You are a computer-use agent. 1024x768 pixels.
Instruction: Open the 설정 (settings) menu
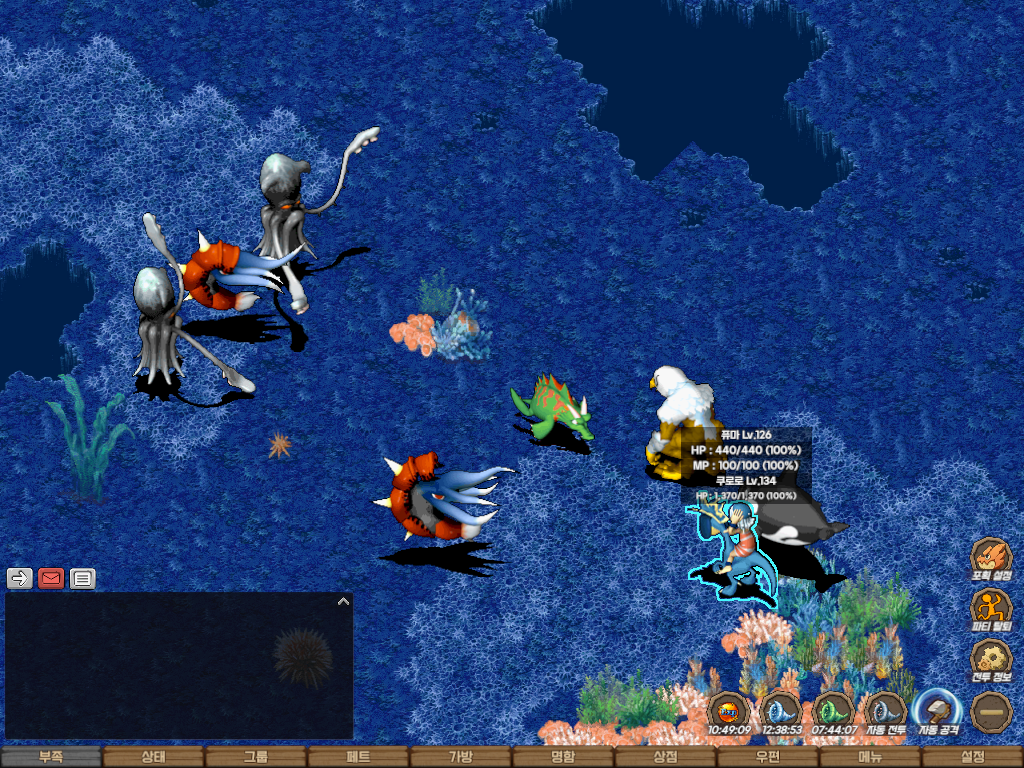972,757
